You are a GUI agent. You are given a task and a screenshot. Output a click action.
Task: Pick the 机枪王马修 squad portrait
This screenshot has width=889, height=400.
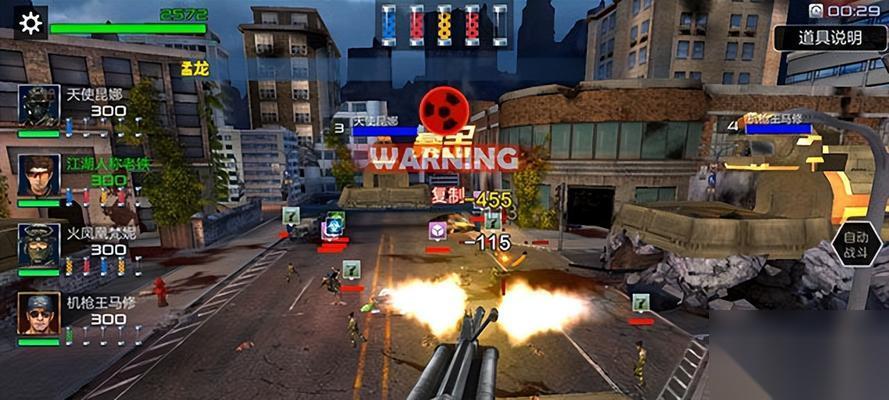39,314
